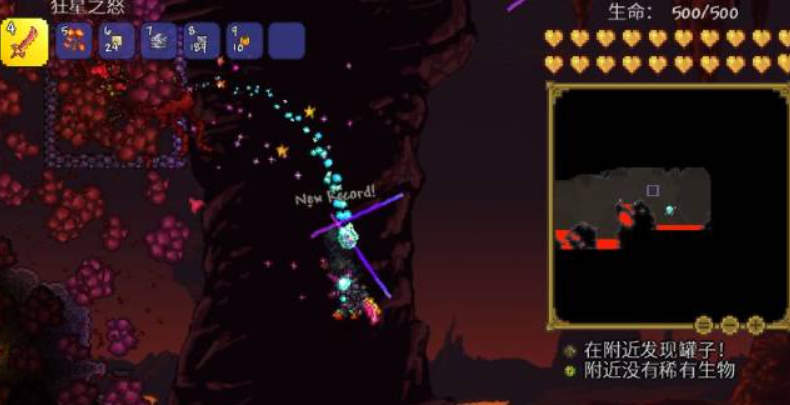Choose hotbar slot 6 holding 24 items

point(117,41)
